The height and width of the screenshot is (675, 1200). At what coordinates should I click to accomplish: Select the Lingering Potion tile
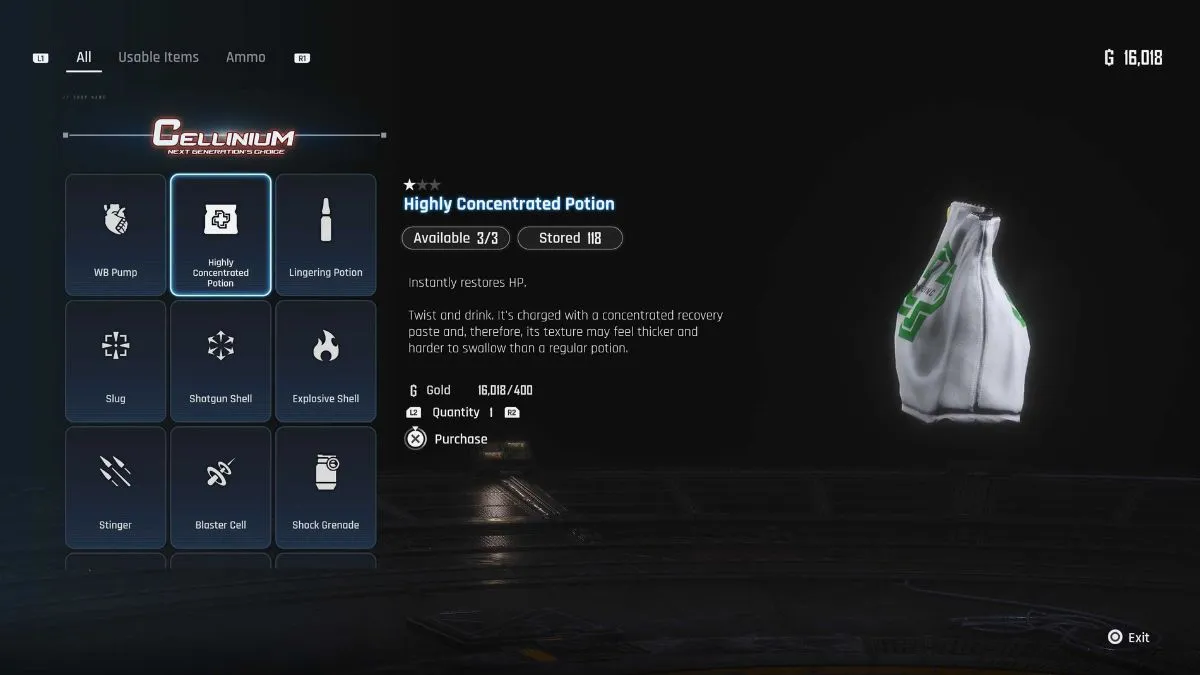pyautogui.click(x=326, y=235)
